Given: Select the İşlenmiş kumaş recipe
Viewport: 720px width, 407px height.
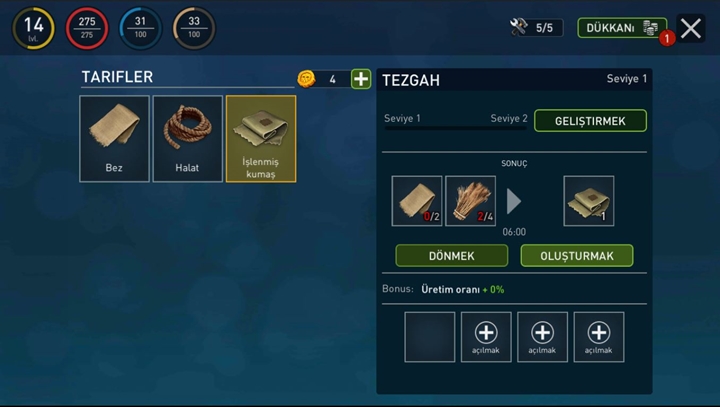Looking at the screenshot, I should click(x=260, y=139).
